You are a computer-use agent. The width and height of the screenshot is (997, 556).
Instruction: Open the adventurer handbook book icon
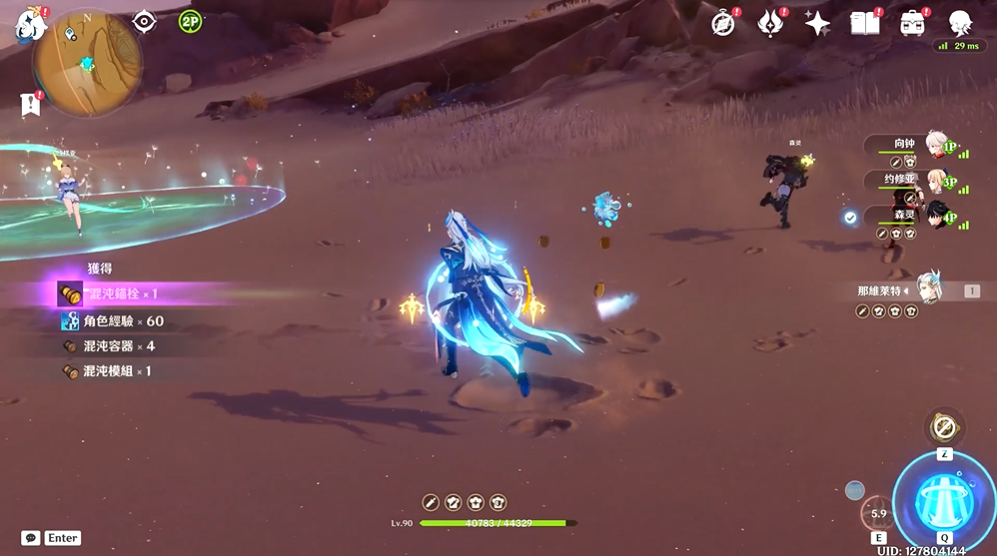[x=865, y=23]
